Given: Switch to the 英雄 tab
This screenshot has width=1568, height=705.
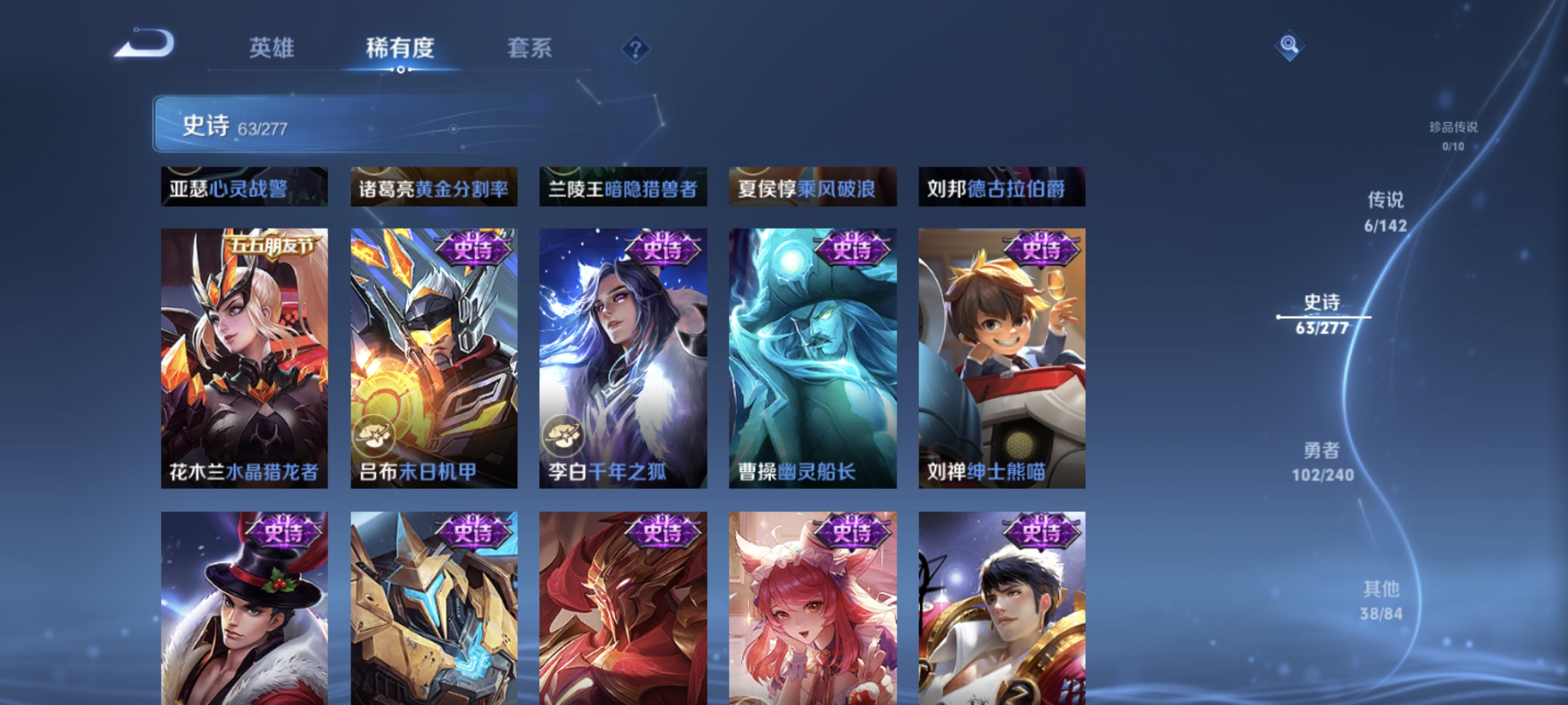Looking at the screenshot, I should (x=271, y=50).
